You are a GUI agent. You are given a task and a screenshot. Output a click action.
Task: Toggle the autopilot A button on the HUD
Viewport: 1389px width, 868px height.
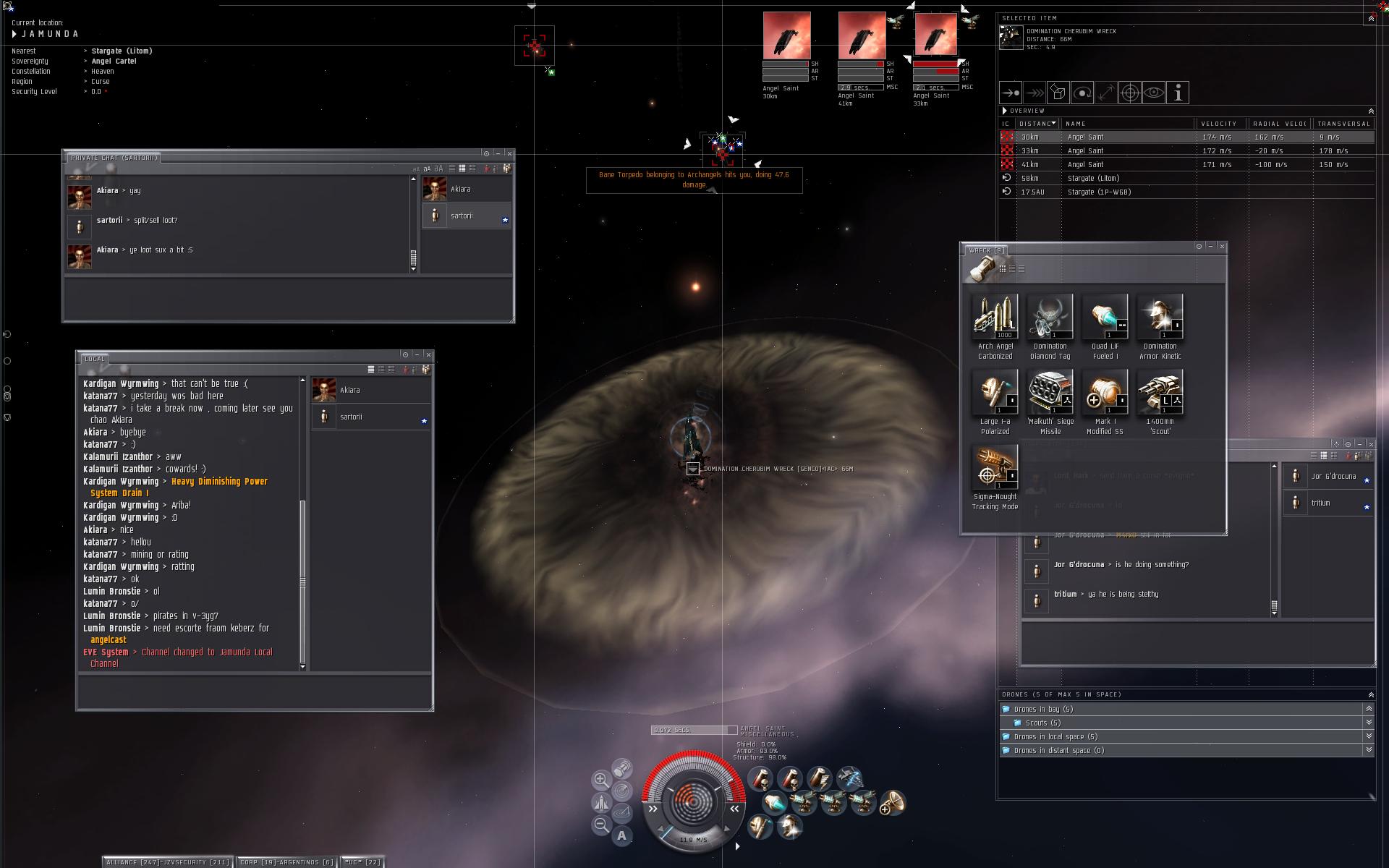pos(621,835)
